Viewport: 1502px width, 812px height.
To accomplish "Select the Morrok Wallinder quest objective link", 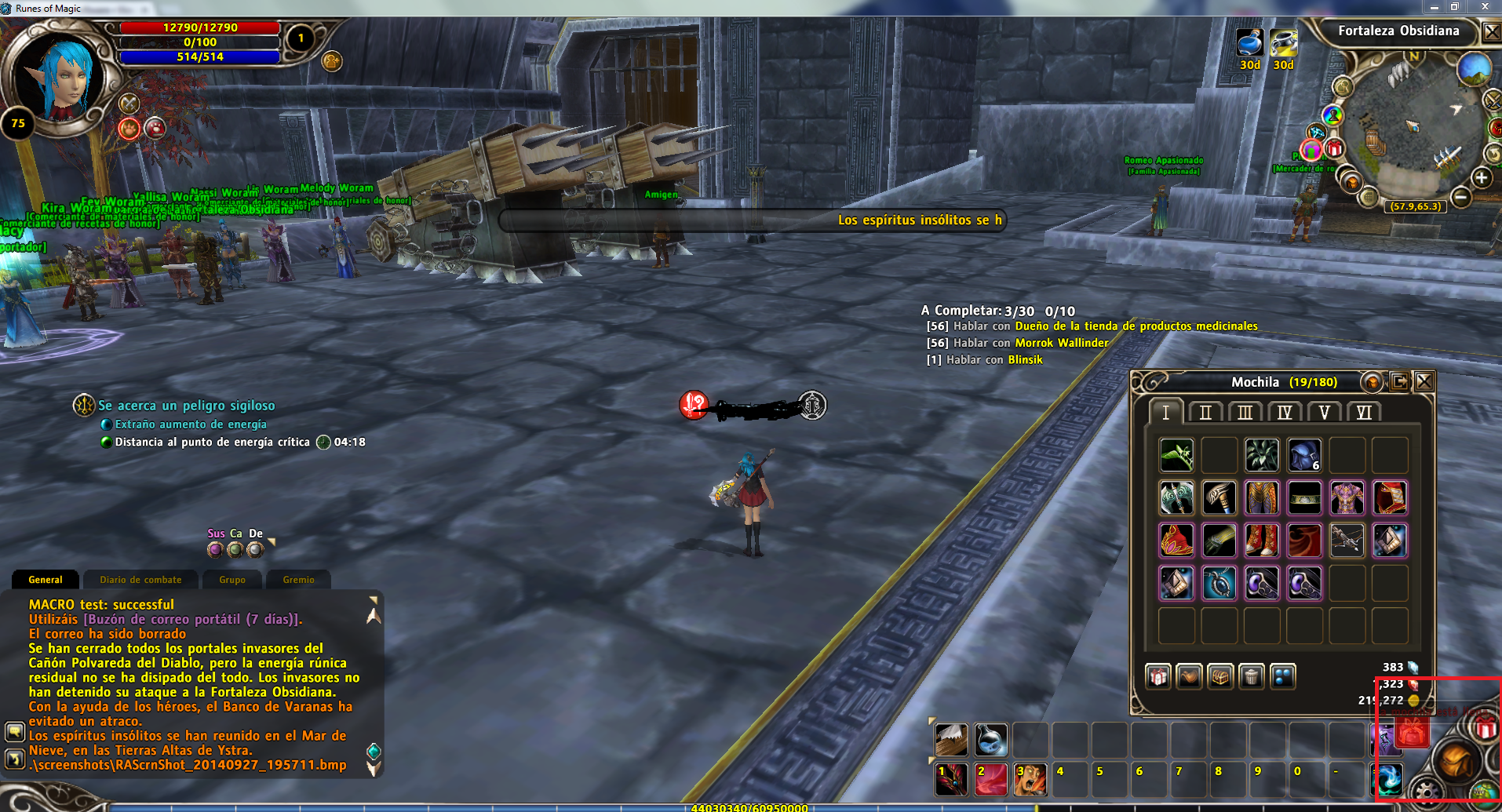I will coord(1061,343).
